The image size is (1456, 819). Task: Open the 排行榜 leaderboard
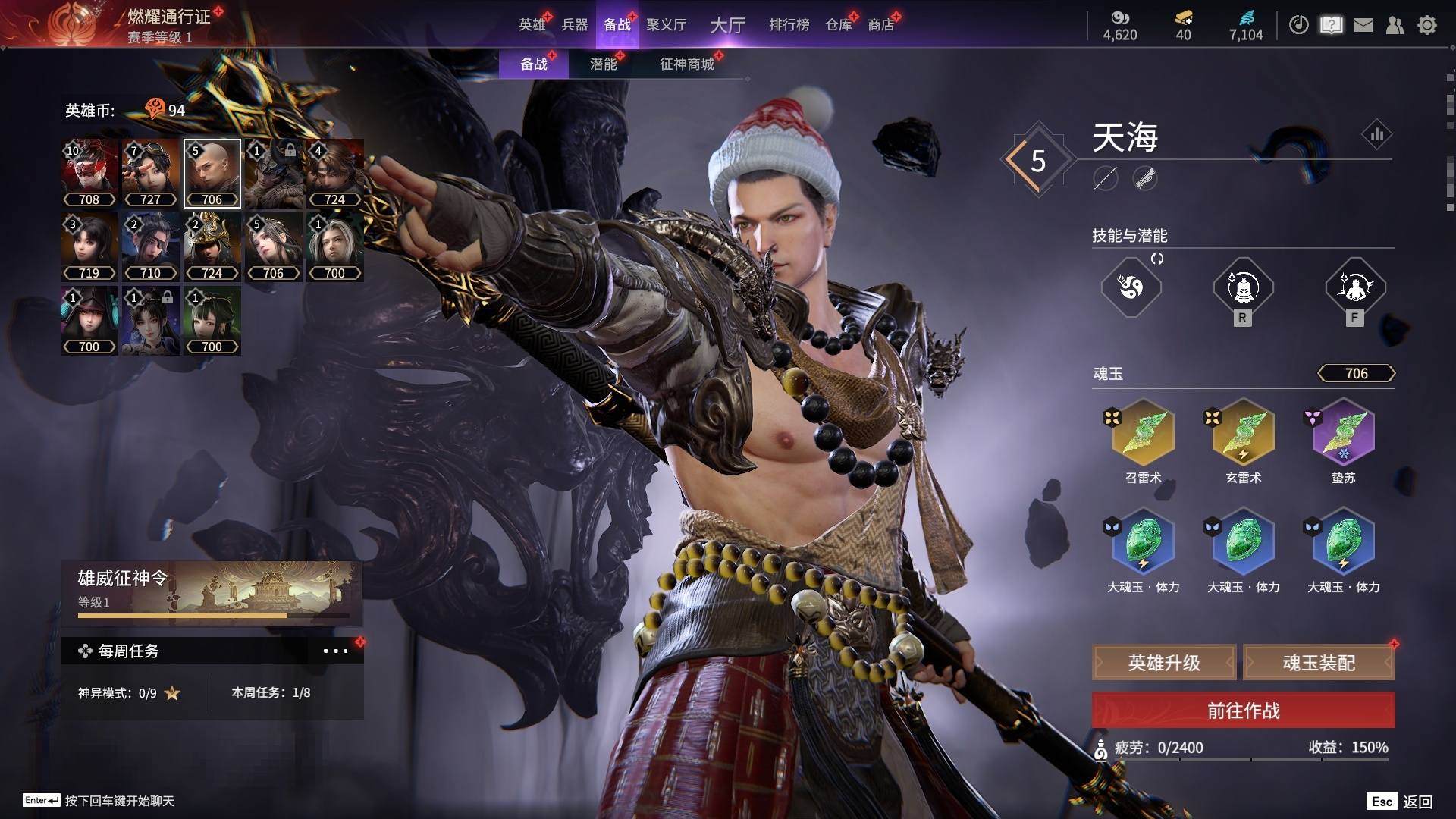coord(789,24)
